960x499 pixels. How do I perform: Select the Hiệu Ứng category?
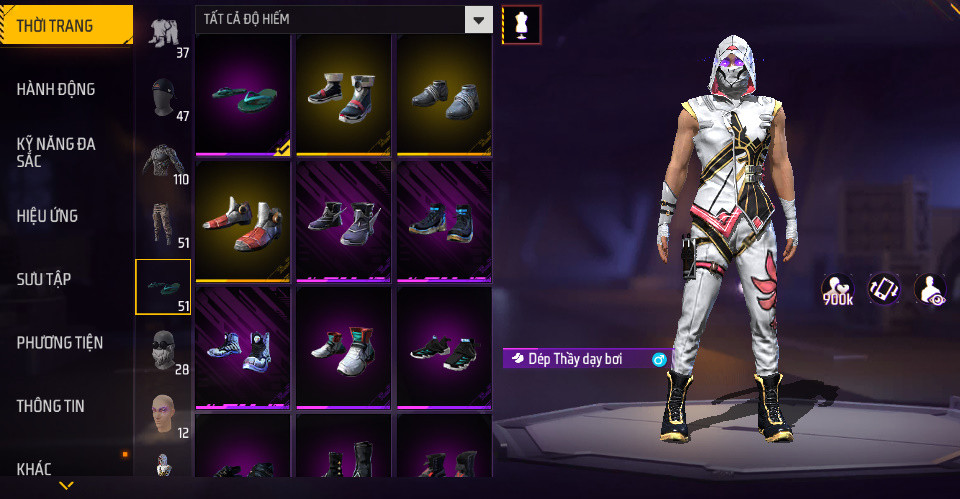click(x=48, y=216)
